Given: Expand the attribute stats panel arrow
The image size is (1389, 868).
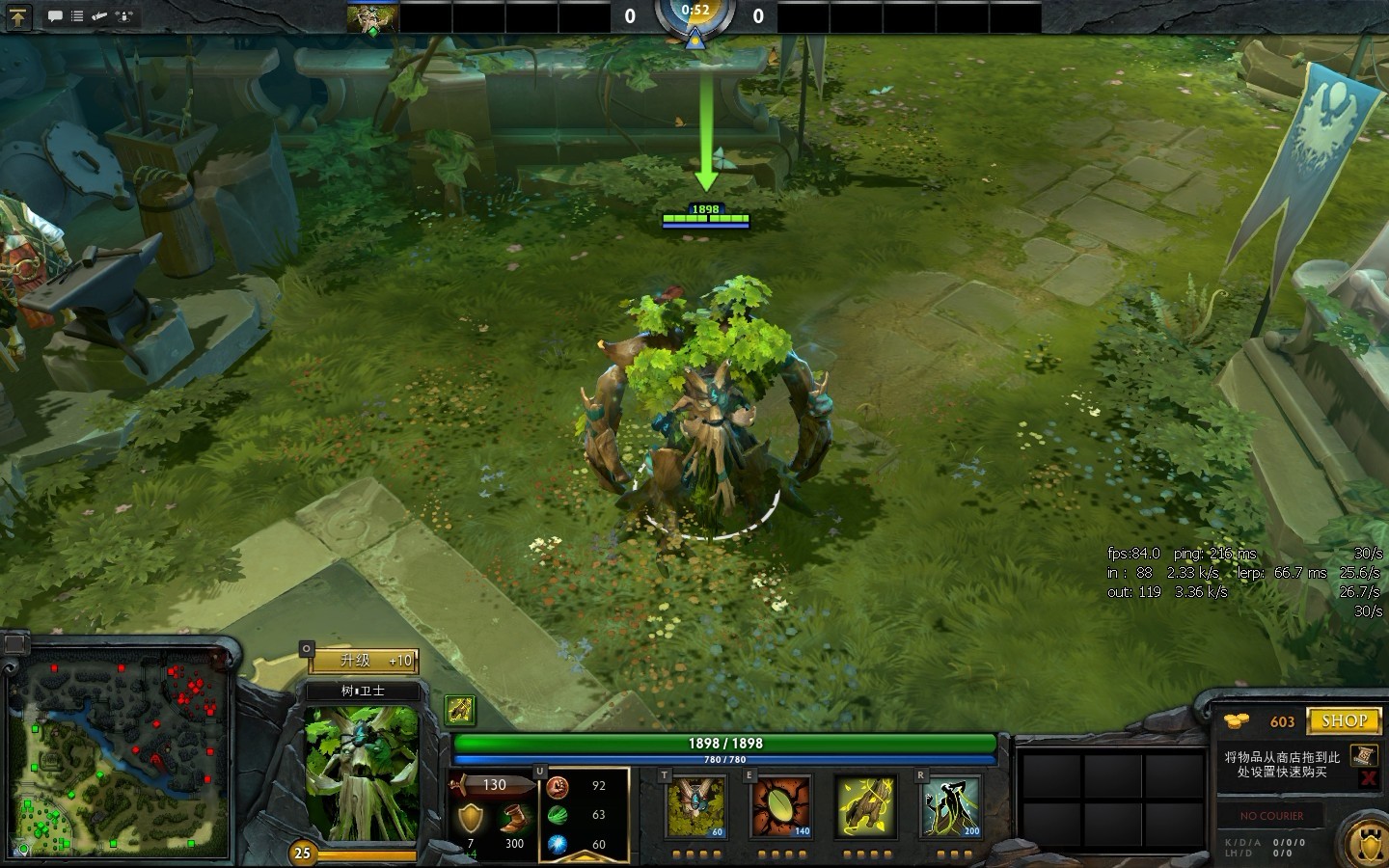Looking at the screenshot, I should tap(539, 773).
